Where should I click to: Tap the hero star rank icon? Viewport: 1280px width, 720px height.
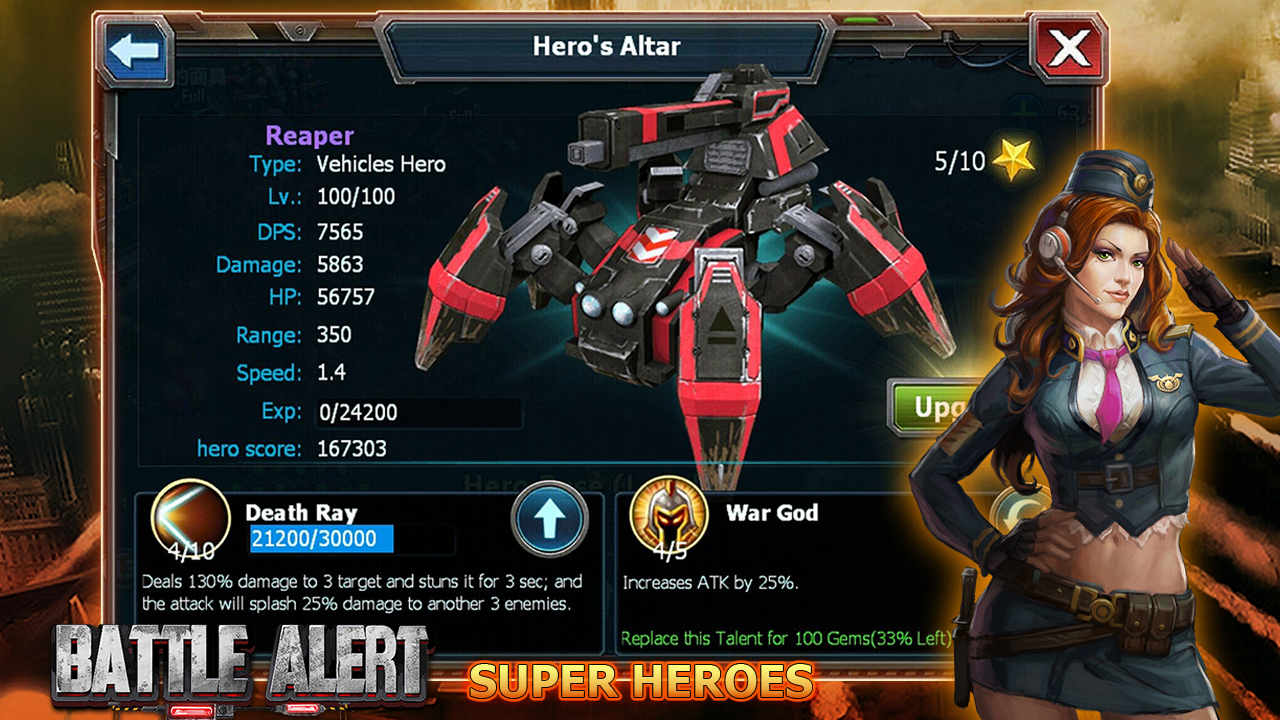(1015, 160)
